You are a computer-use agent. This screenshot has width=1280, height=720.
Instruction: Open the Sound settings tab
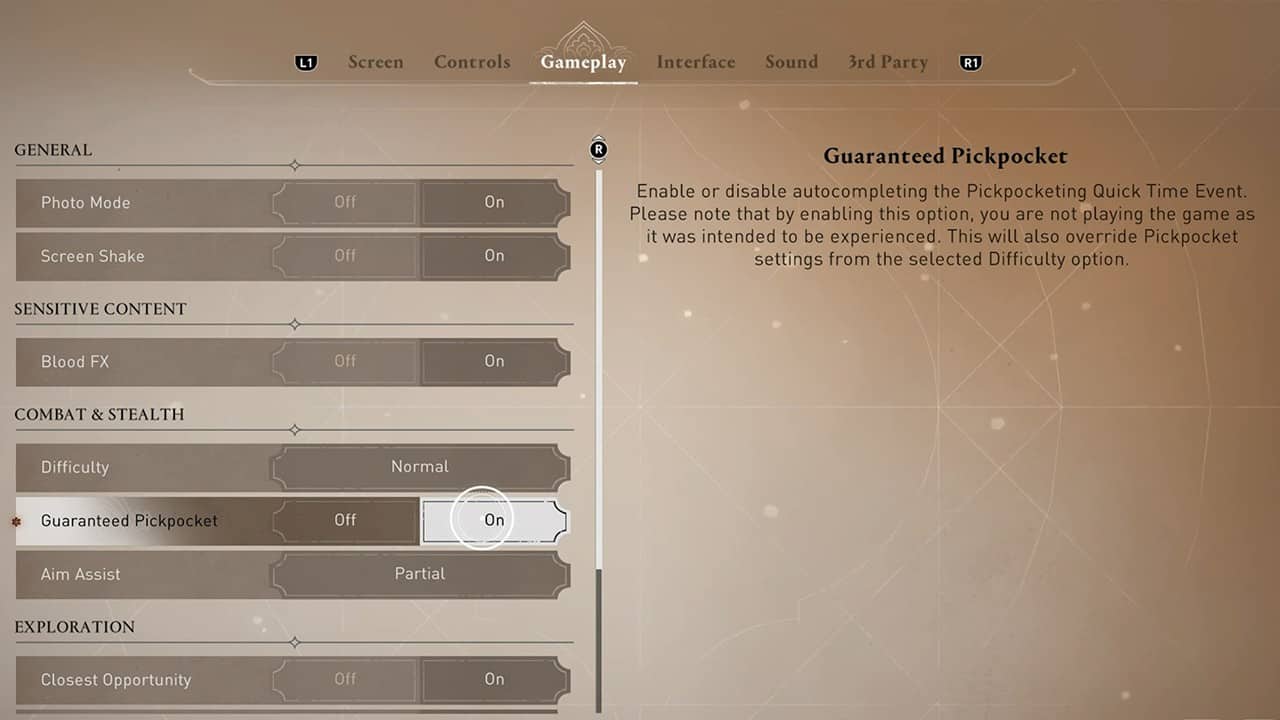tap(791, 62)
